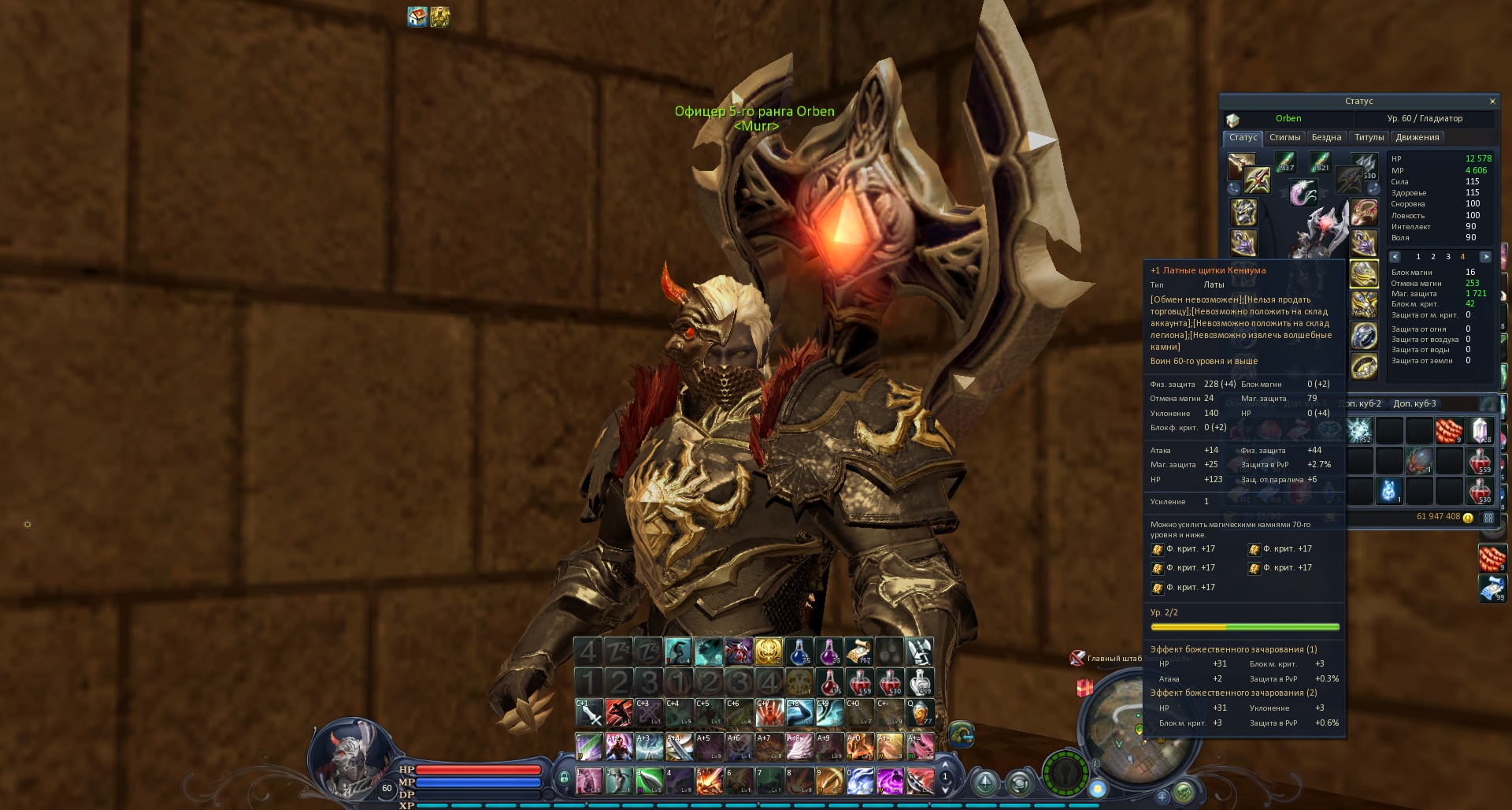Show the Титулы tab
1512x810 pixels.
(x=1369, y=138)
